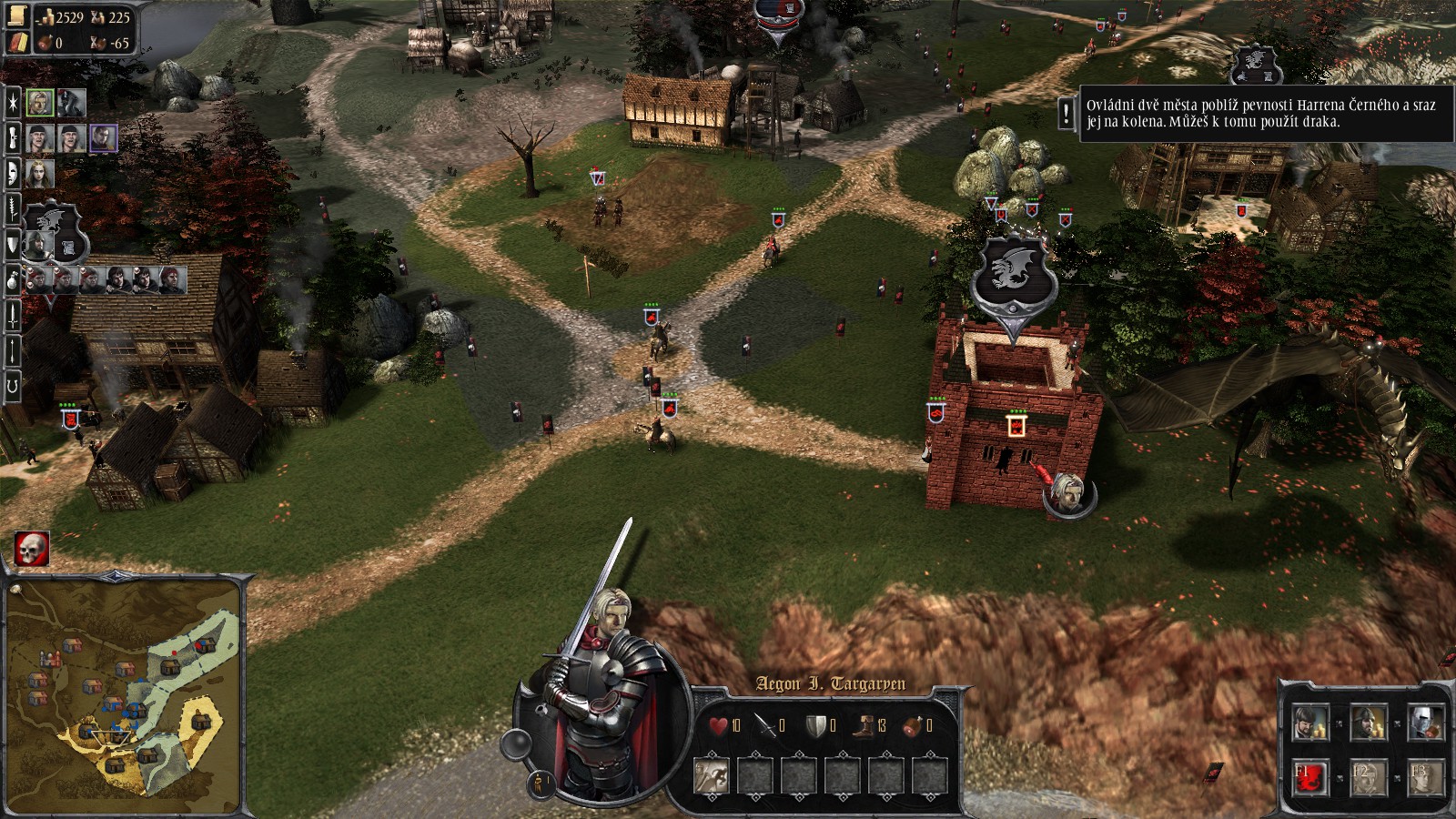Click the red skull alert icon
Viewport: 1456px width, 819px height.
point(32,549)
